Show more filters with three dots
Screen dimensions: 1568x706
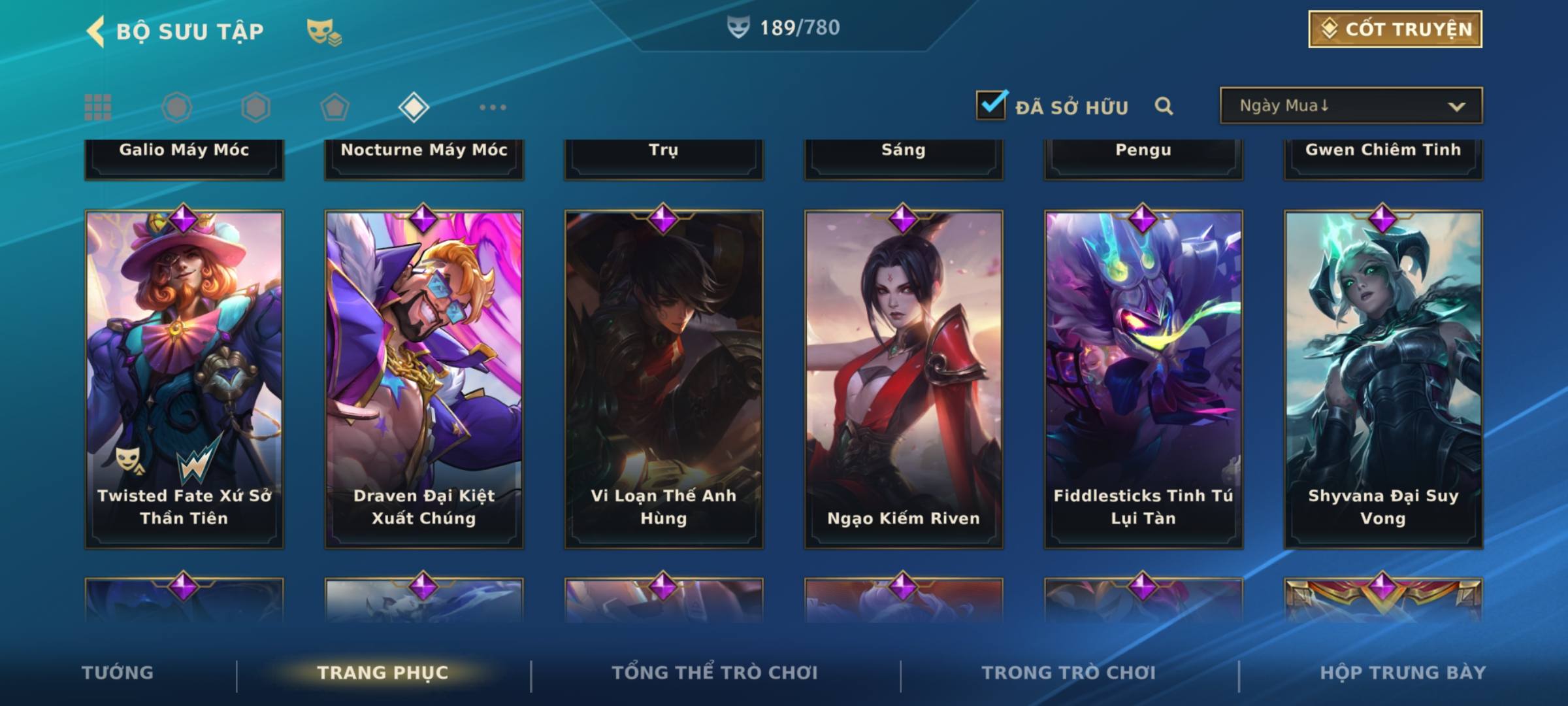[x=493, y=107]
